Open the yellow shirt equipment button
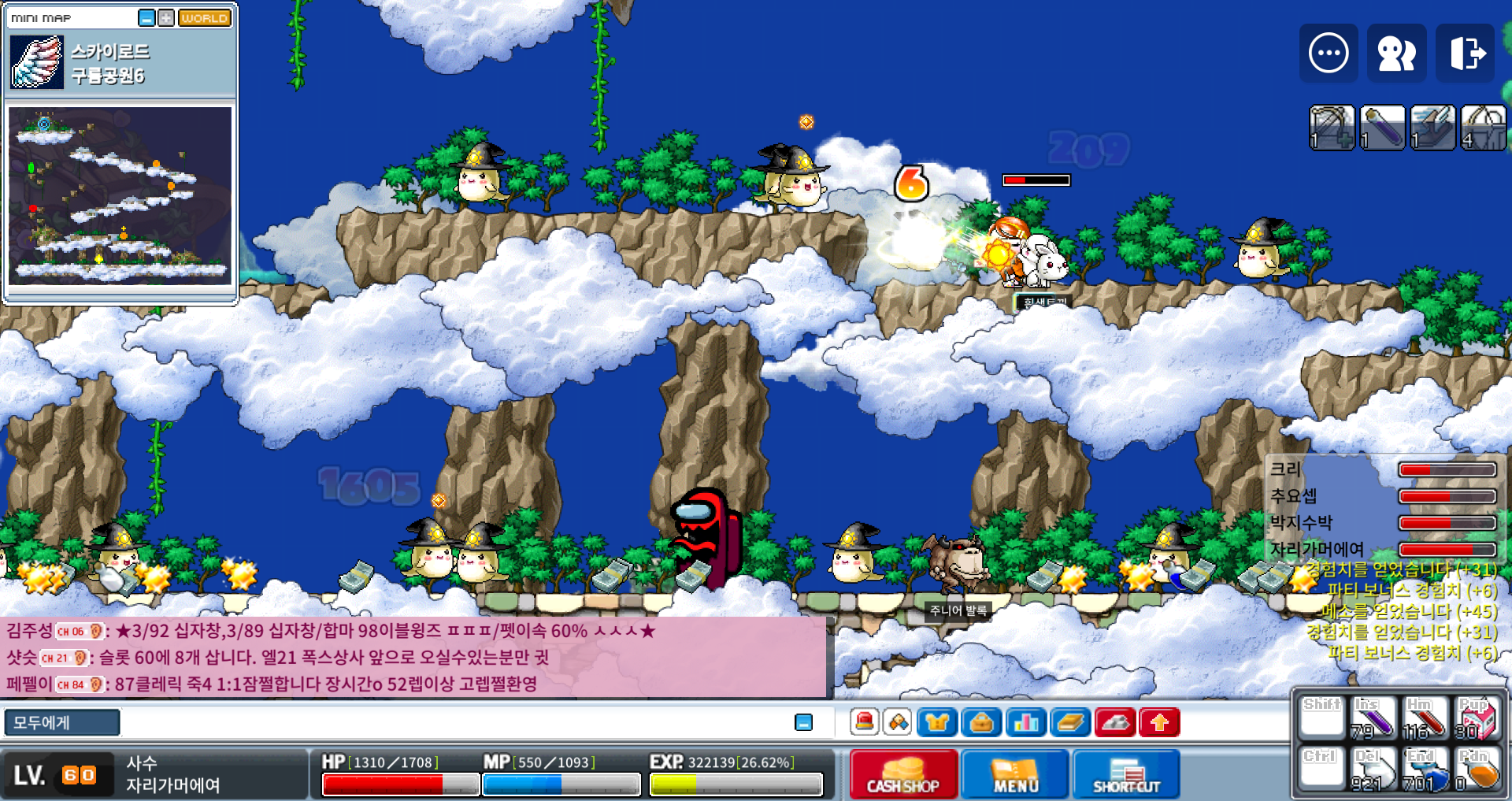This screenshot has height=801, width=1512. (x=936, y=722)
